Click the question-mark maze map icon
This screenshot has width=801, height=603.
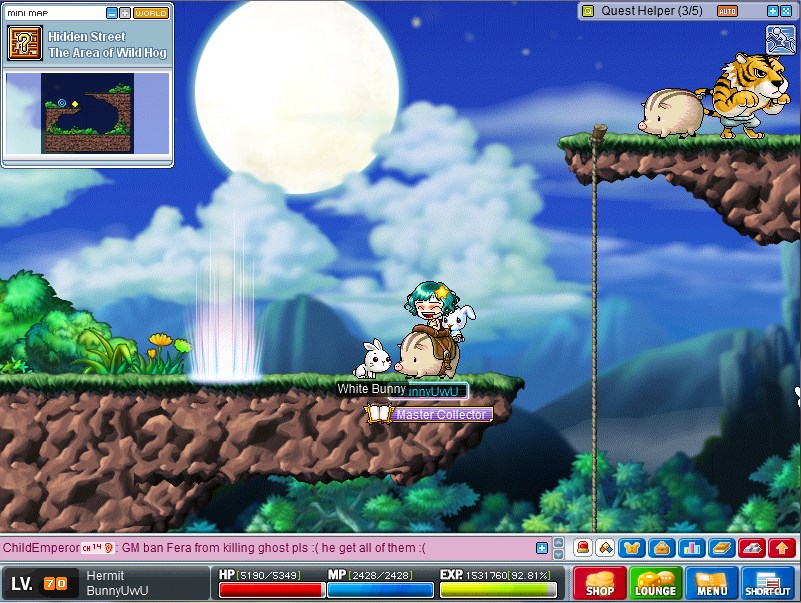click(25, 43)
